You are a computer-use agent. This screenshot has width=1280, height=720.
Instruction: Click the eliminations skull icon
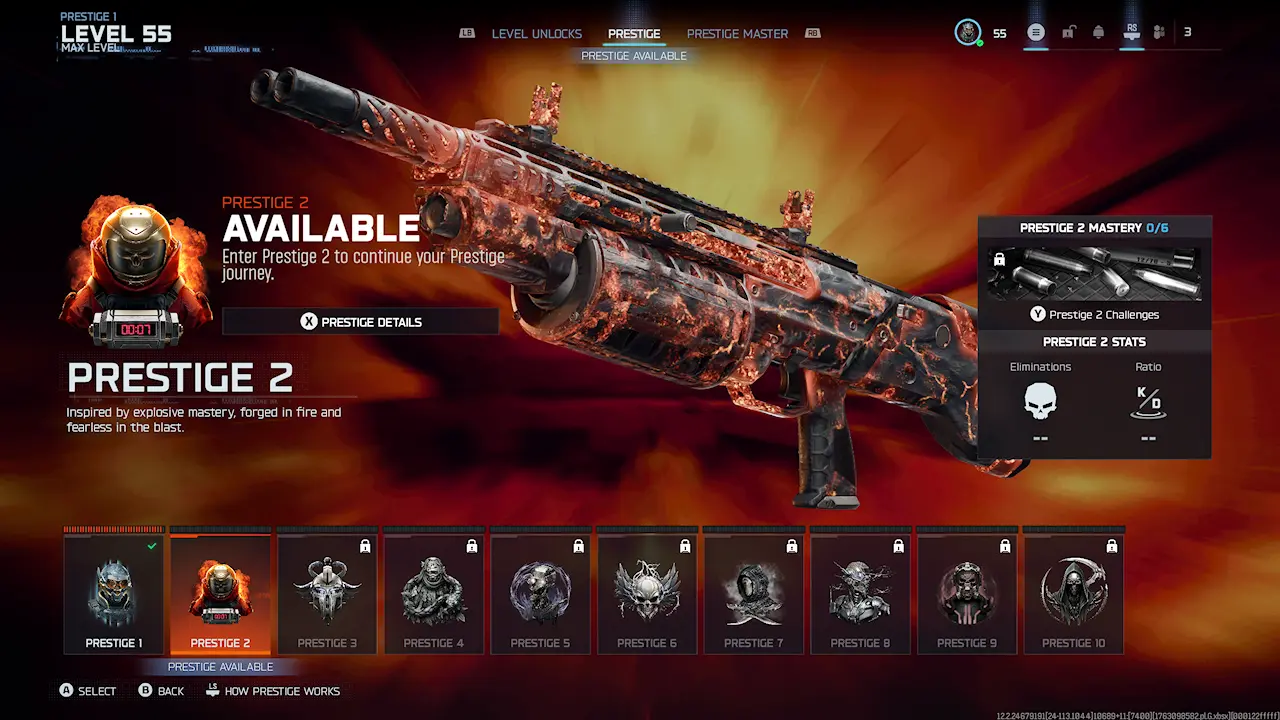[1040, 402]
